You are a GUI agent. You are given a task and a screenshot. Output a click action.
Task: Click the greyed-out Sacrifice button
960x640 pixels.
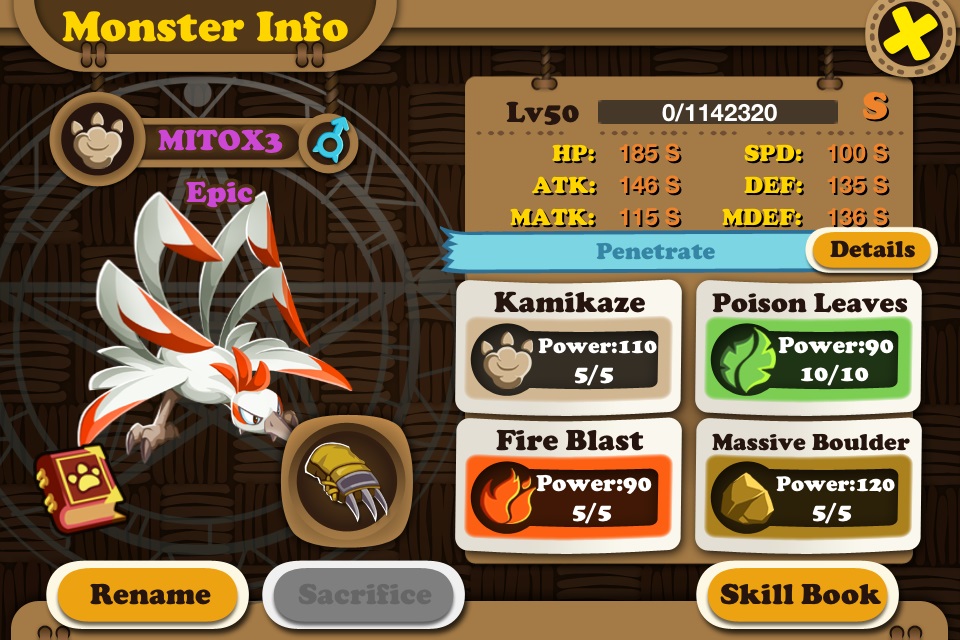tap(363, 594)
